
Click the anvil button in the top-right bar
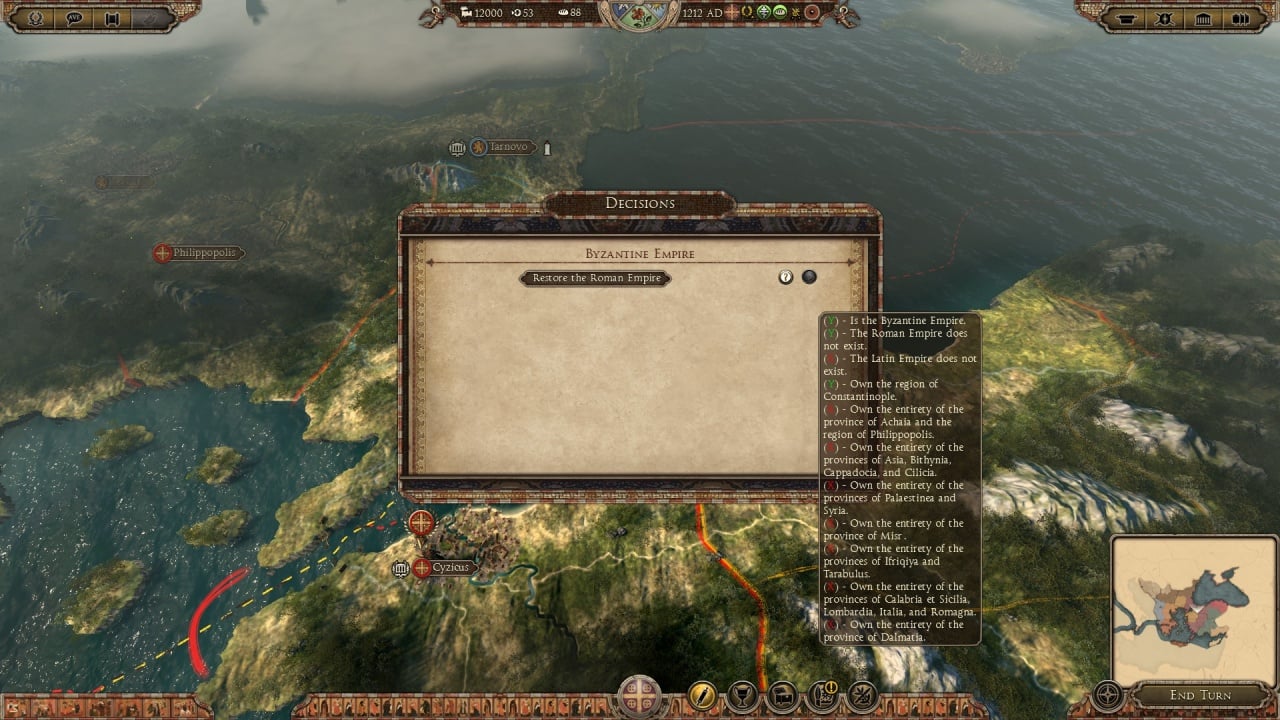(x=1125, y=18)
